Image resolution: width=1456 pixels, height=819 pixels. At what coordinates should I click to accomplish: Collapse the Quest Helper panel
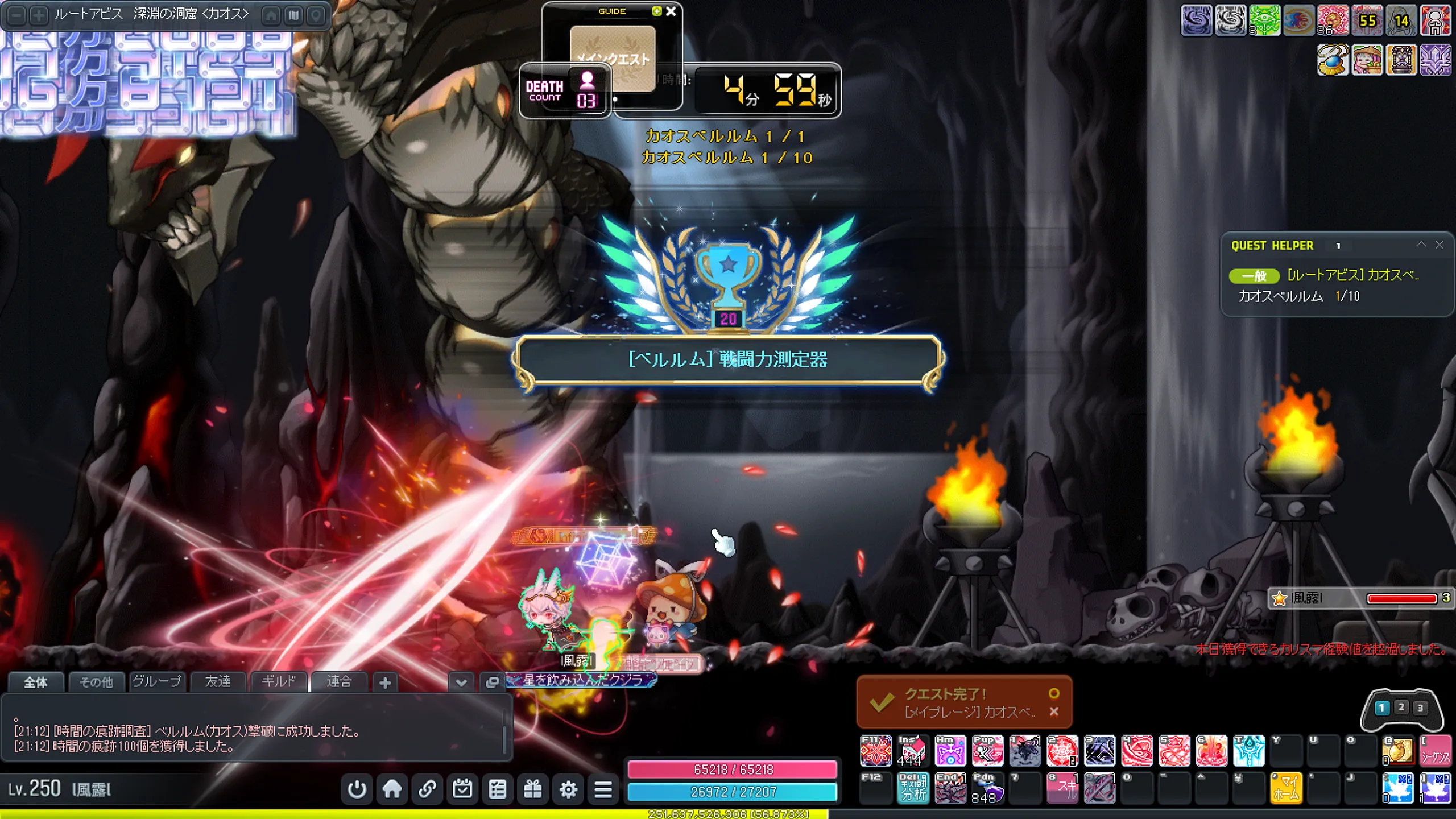tap(1421, 245)
